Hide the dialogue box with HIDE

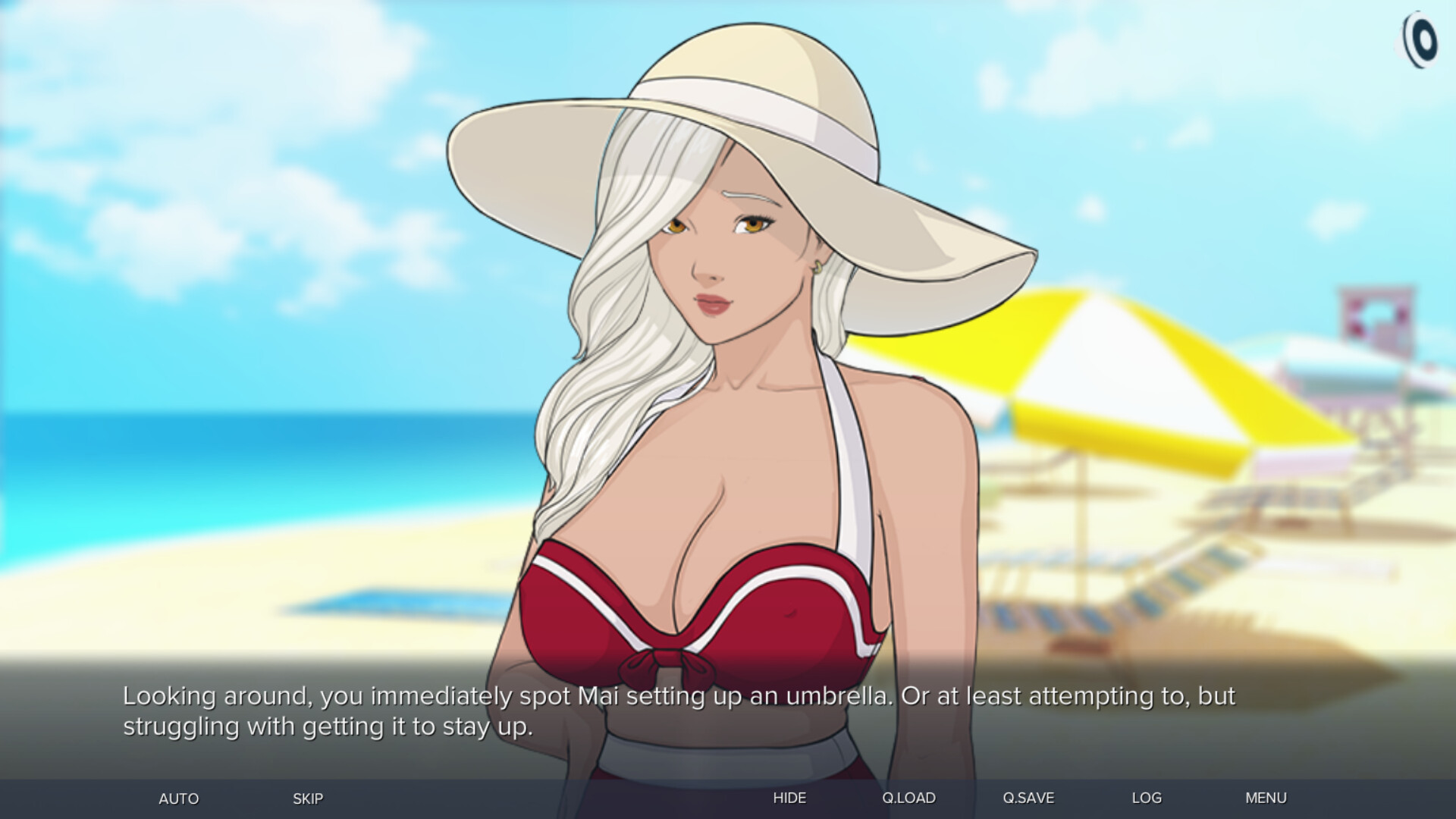click(789, 798)
